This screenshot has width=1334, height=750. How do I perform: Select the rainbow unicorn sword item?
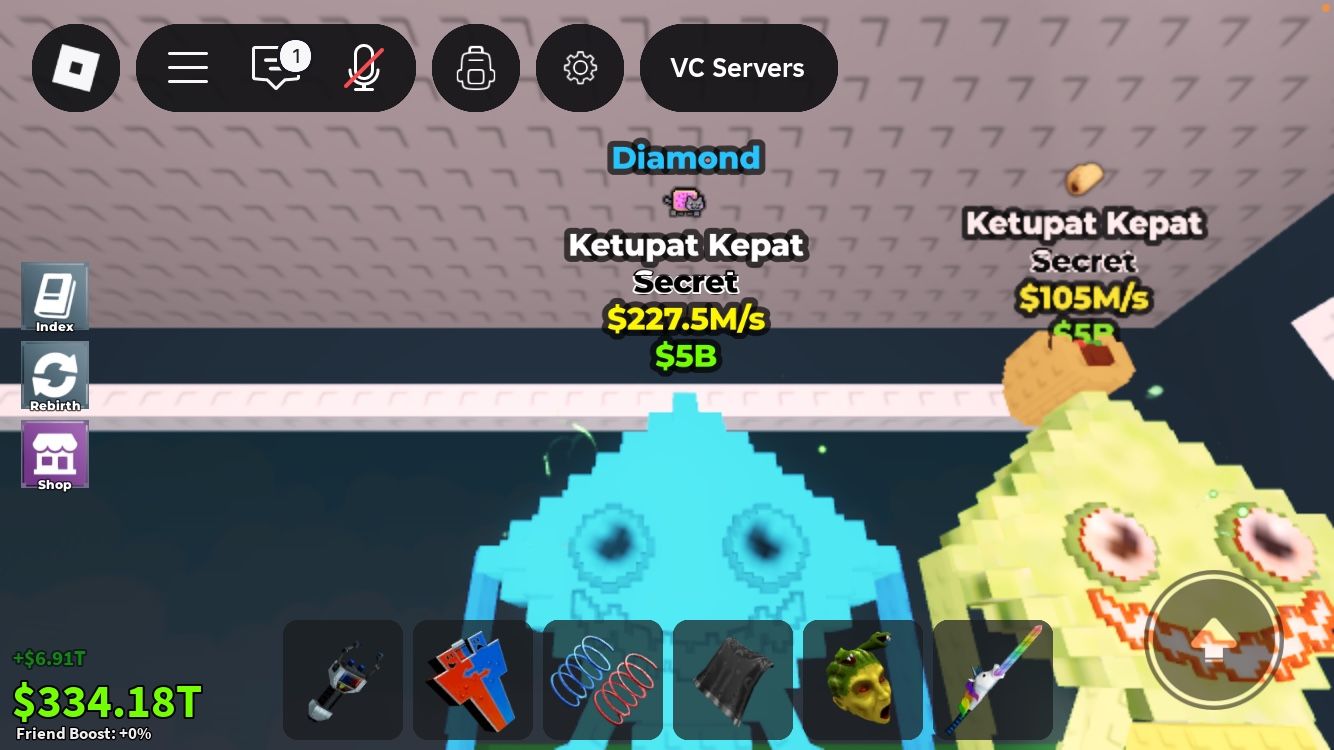coord(992,679)
